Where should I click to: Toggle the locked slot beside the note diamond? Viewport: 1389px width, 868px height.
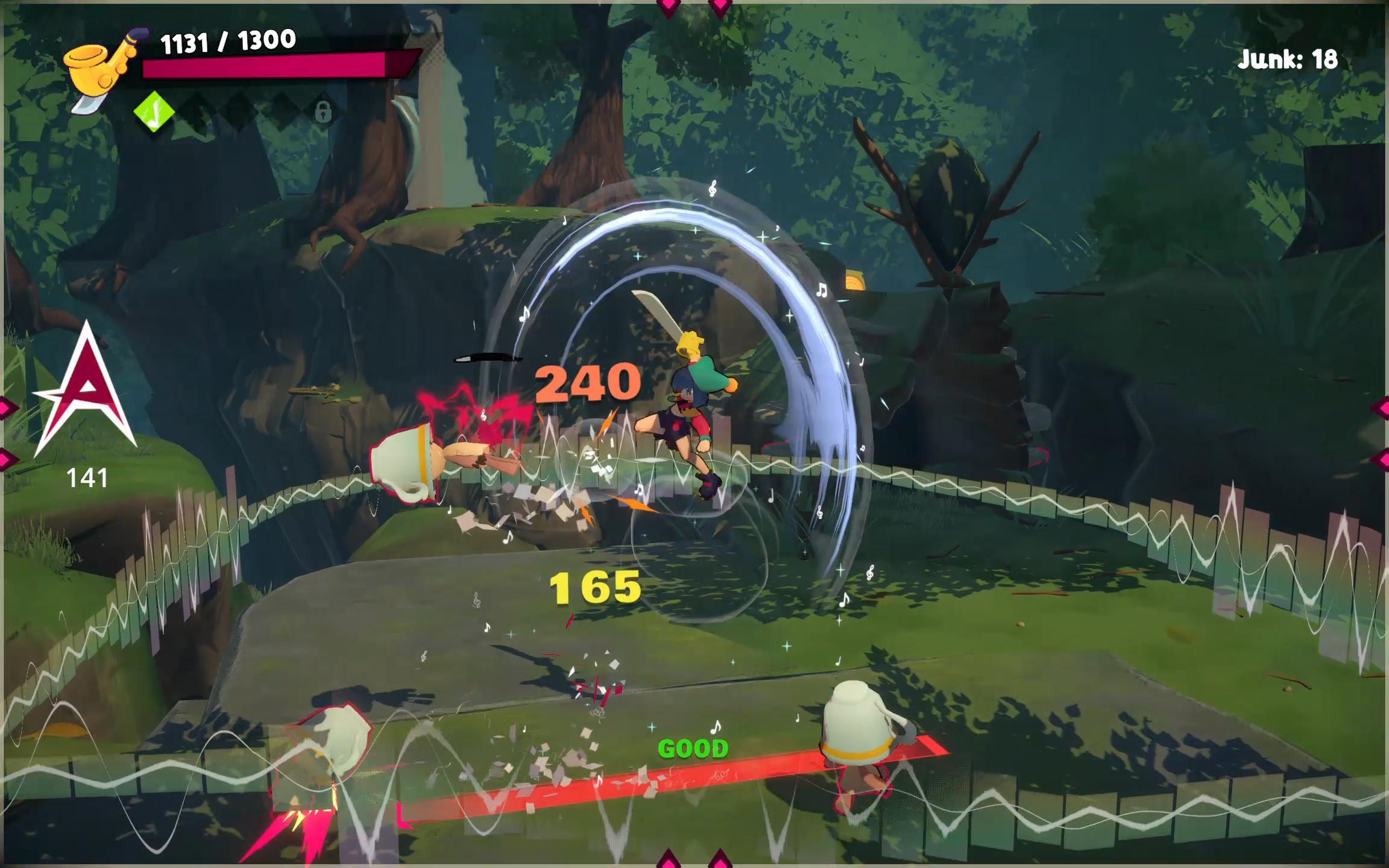[324, 115]
